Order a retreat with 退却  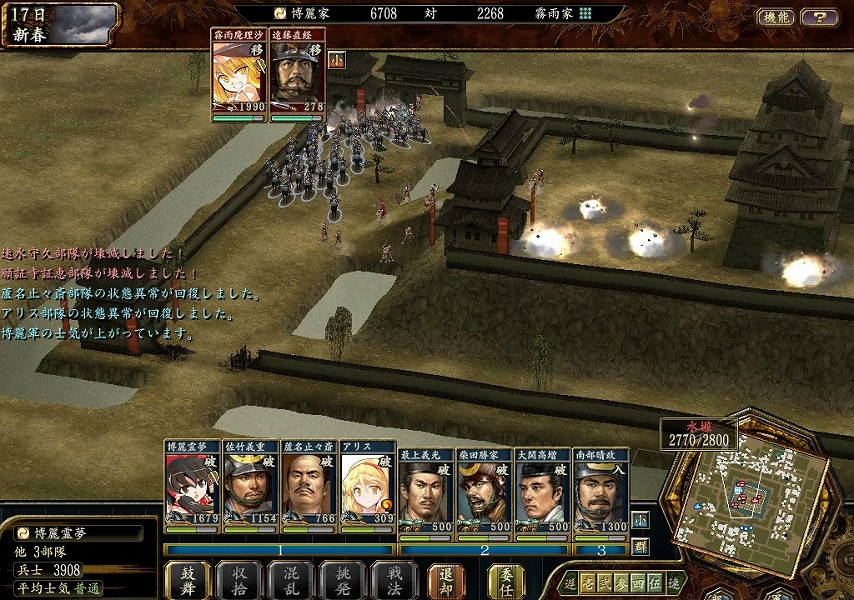tap(446, 580)
